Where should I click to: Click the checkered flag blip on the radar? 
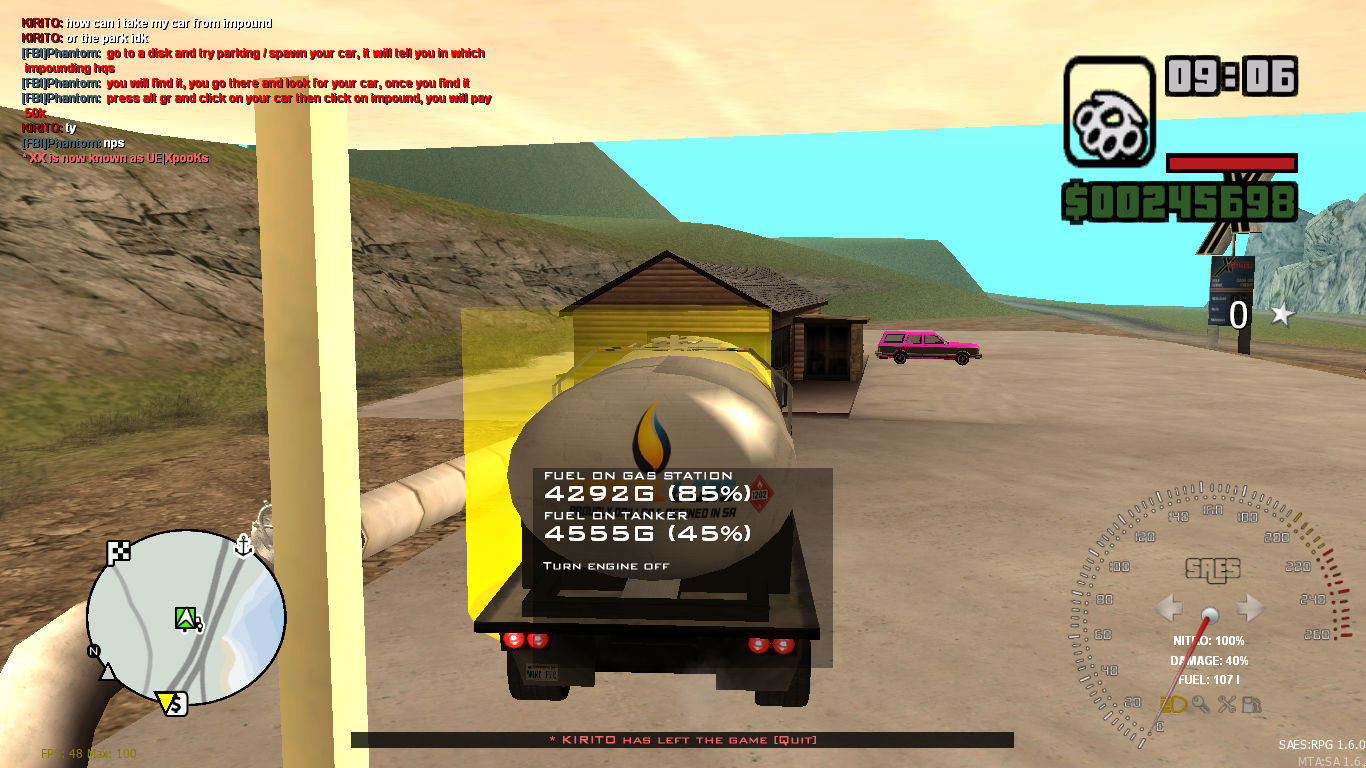point(118,550)
